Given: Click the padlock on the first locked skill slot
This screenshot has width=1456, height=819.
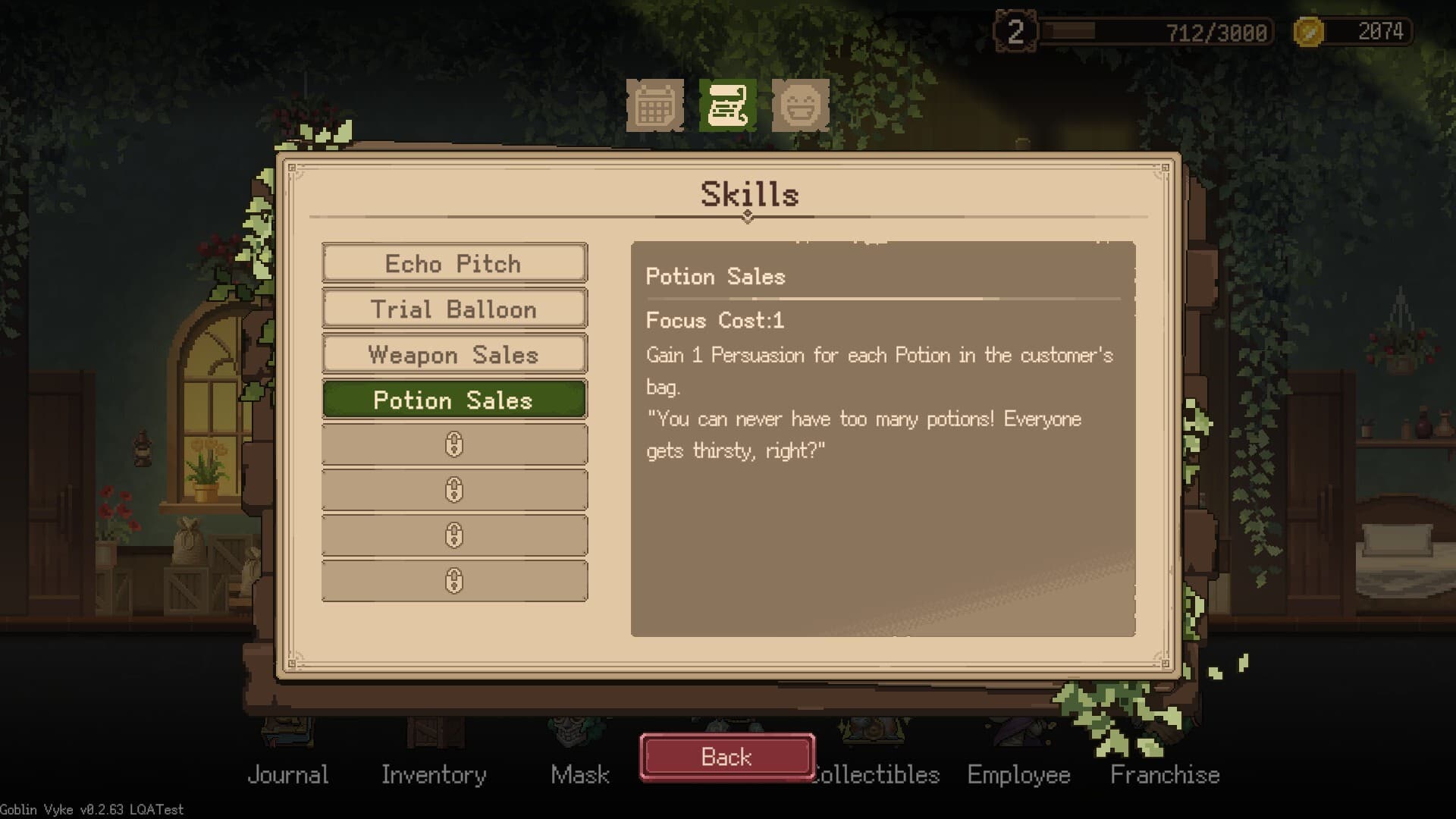Looking at the screenshot, I should coord(454,444).
